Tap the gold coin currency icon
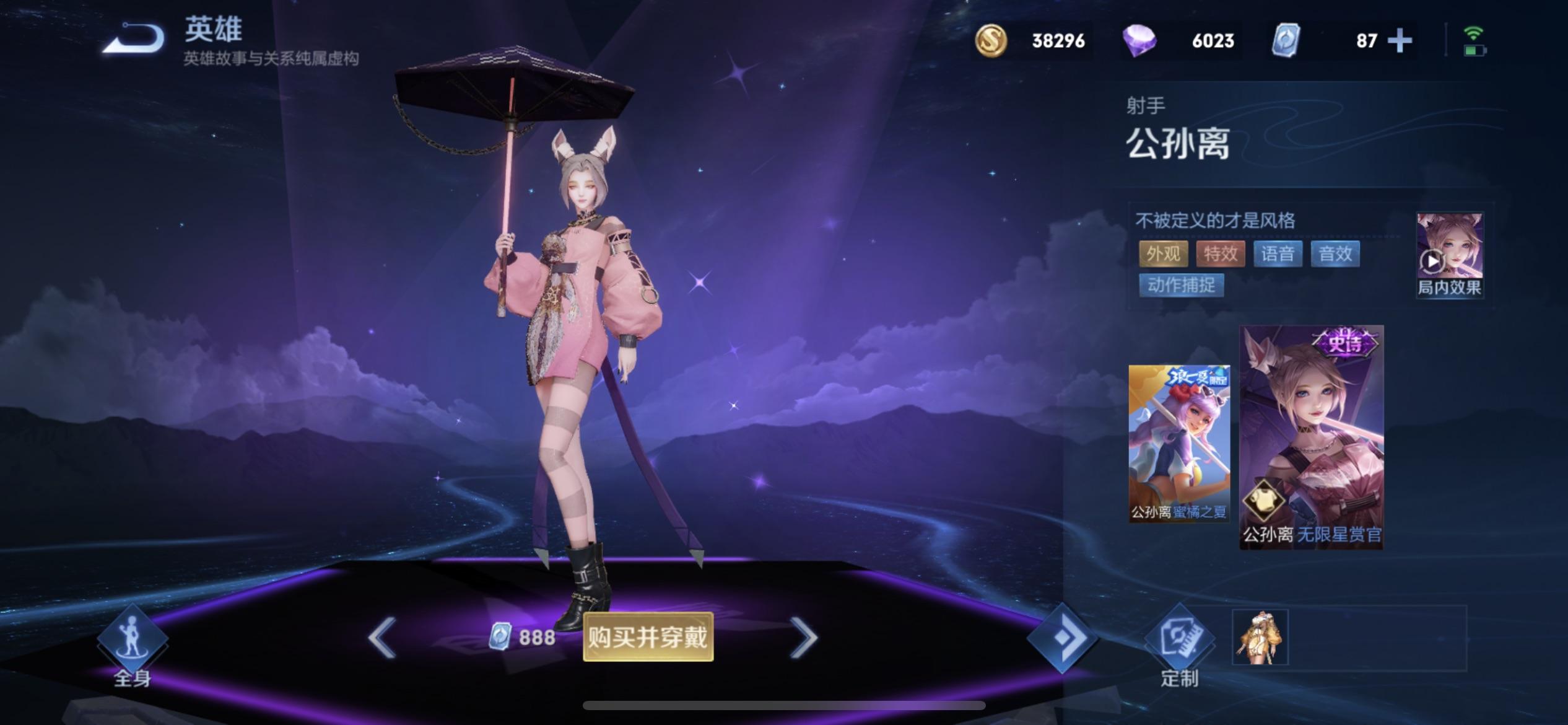Viewport: 1568px width, 725px height. point(991,41)
